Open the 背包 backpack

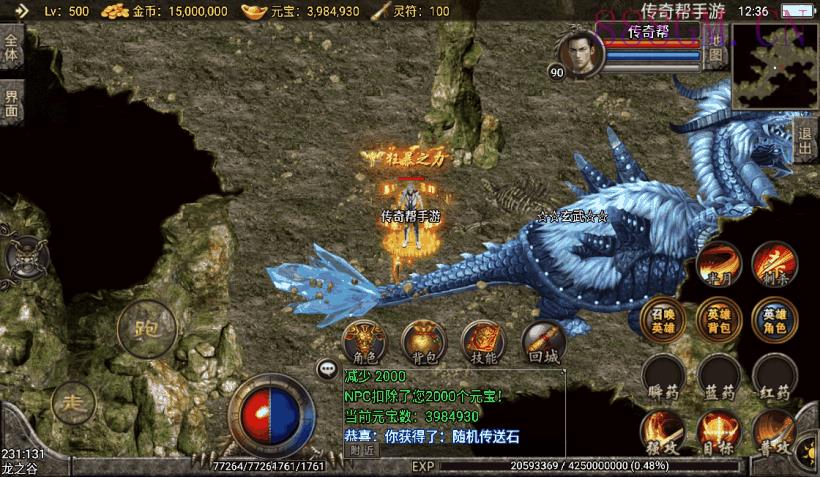(422, 342)
